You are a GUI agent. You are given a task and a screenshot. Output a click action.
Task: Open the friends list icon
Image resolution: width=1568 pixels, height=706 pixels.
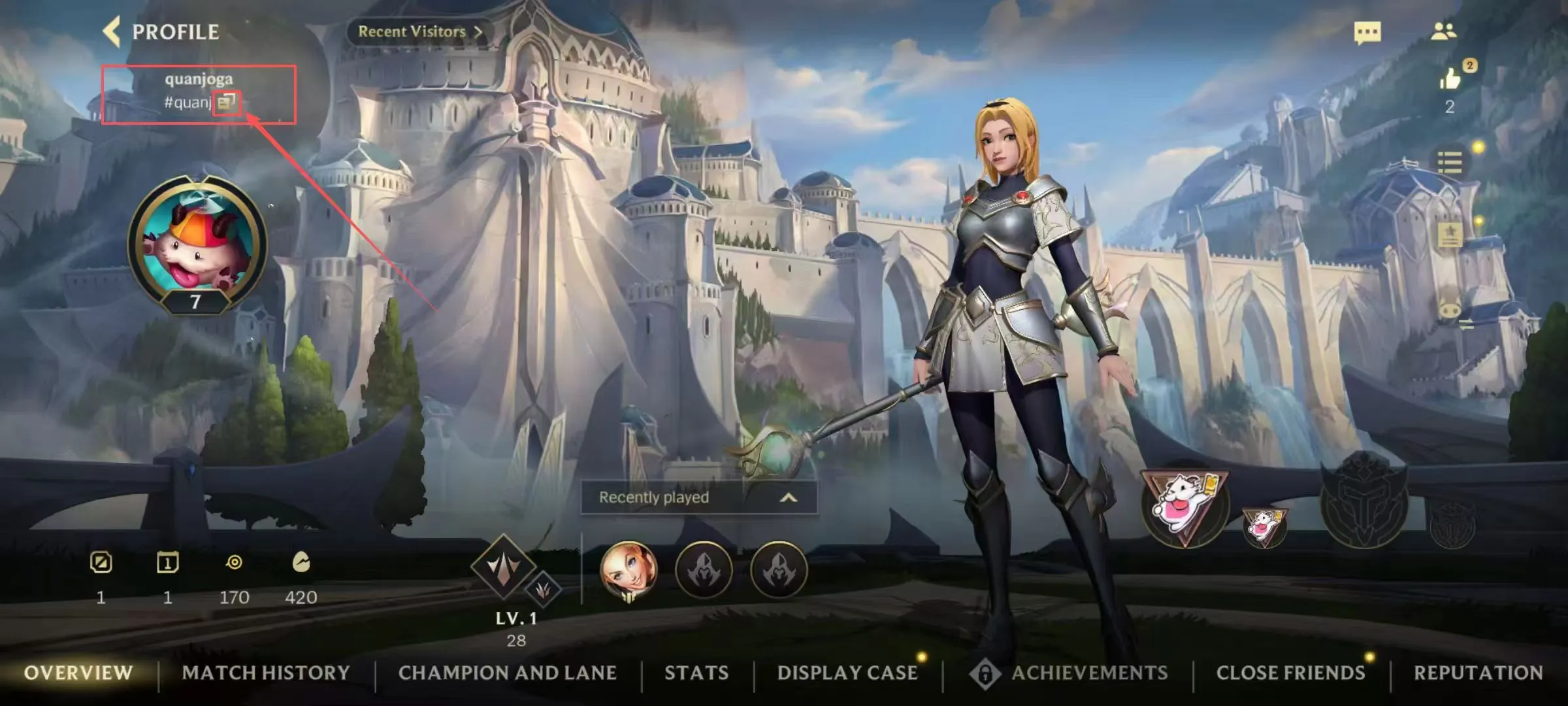[x=1446, y=31]
